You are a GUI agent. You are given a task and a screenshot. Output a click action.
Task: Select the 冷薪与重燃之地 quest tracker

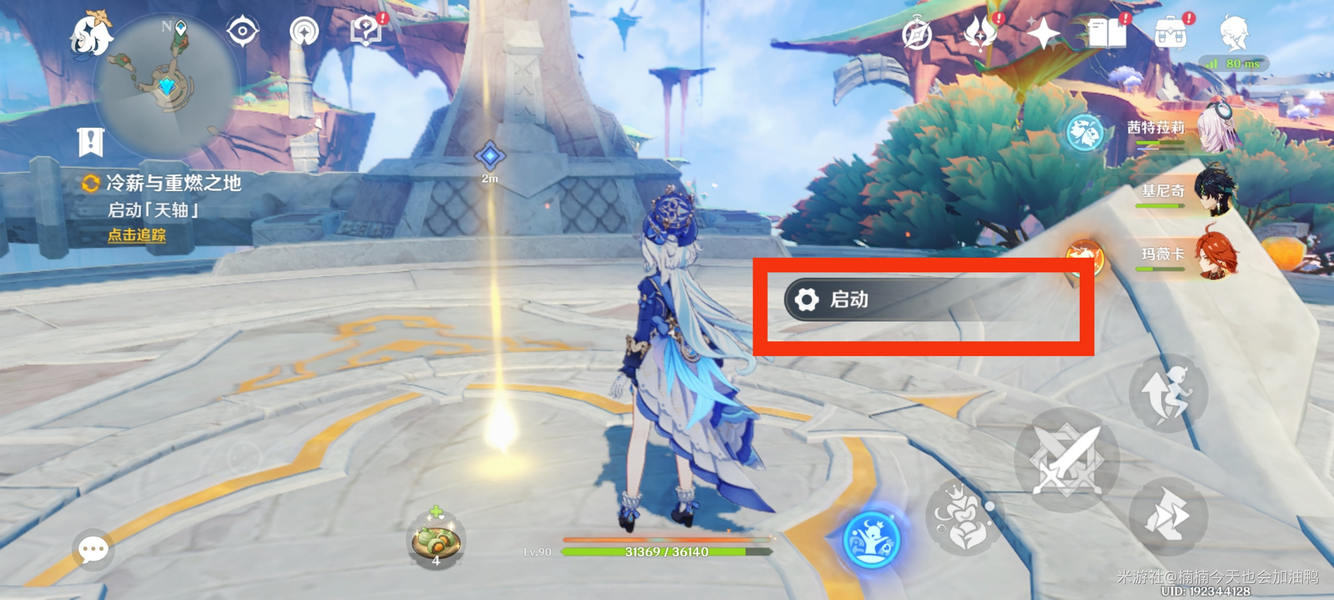(172, 184)
